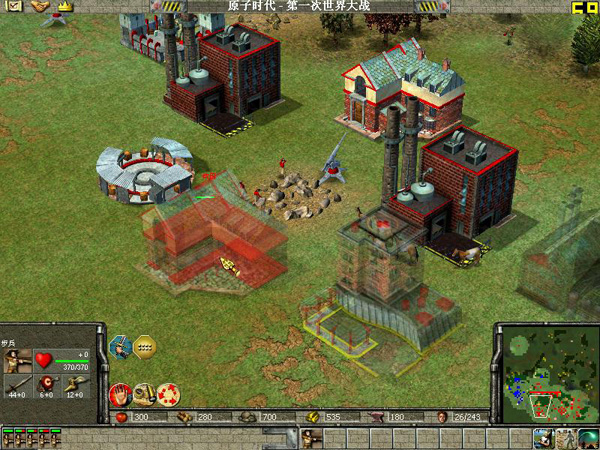Click on the minimap
This screenshot has height=450, width=600.
[545, 372]
